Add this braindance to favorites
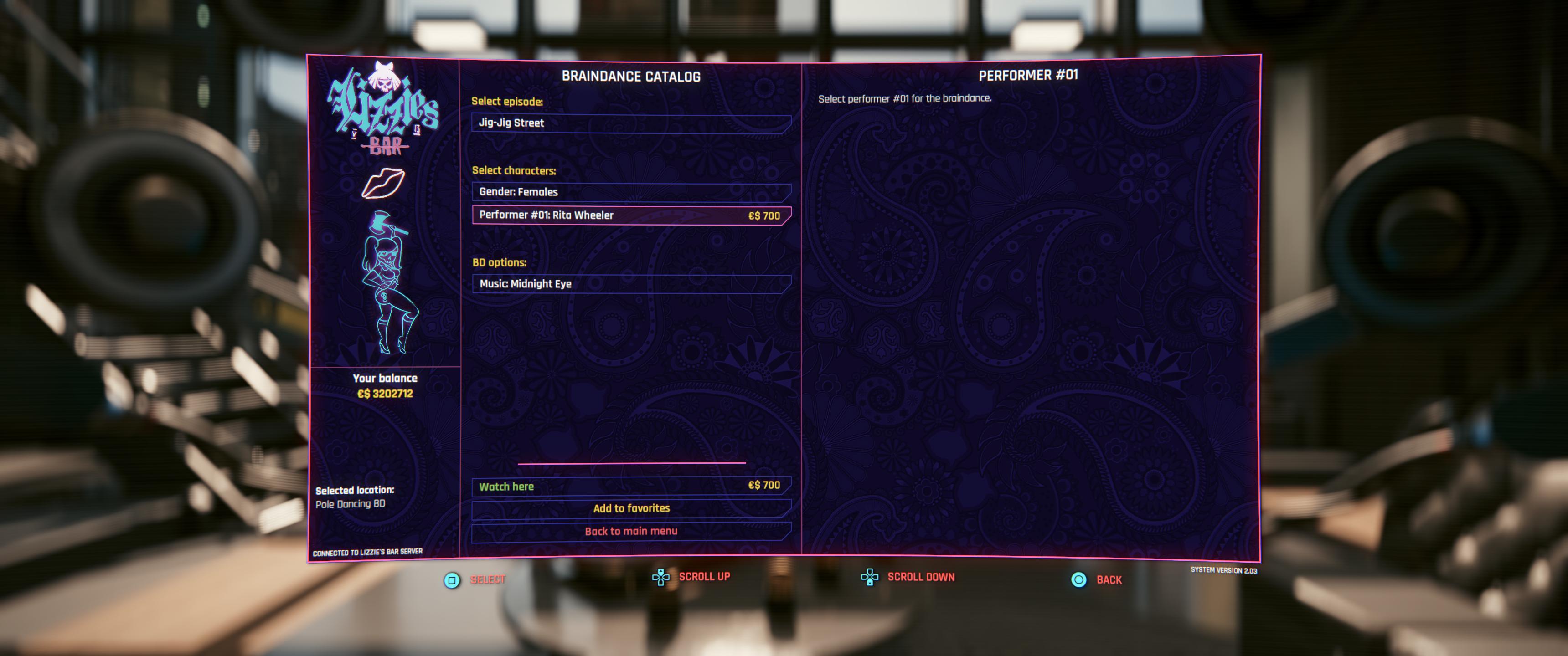 (630, 508)
